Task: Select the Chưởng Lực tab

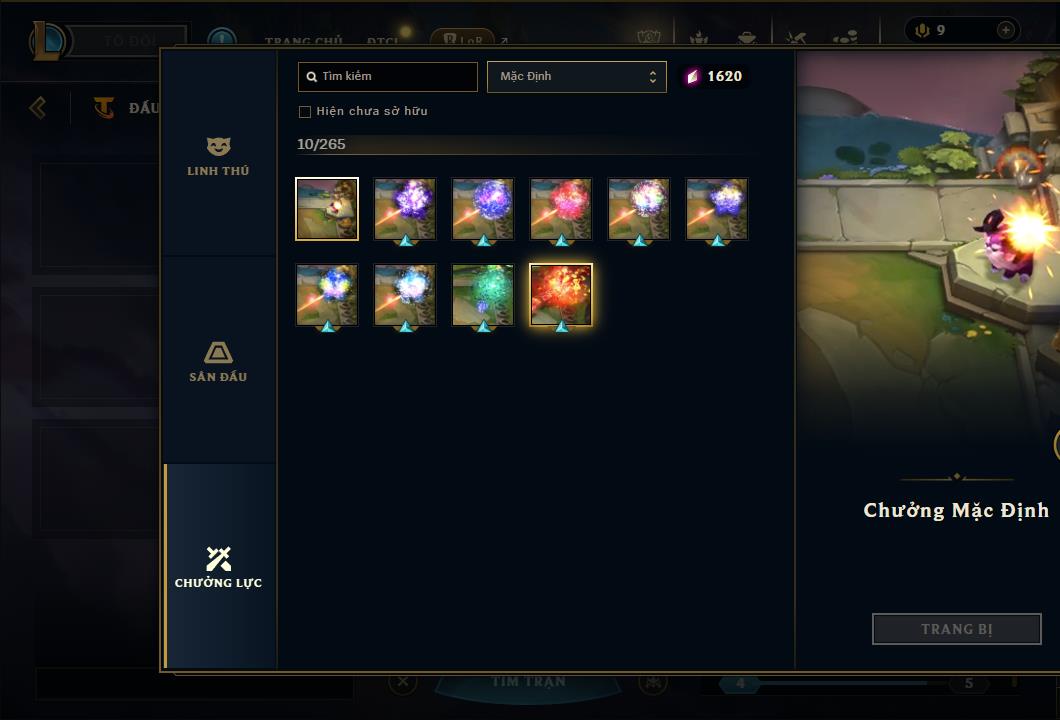Action: [x=218, y=567]
